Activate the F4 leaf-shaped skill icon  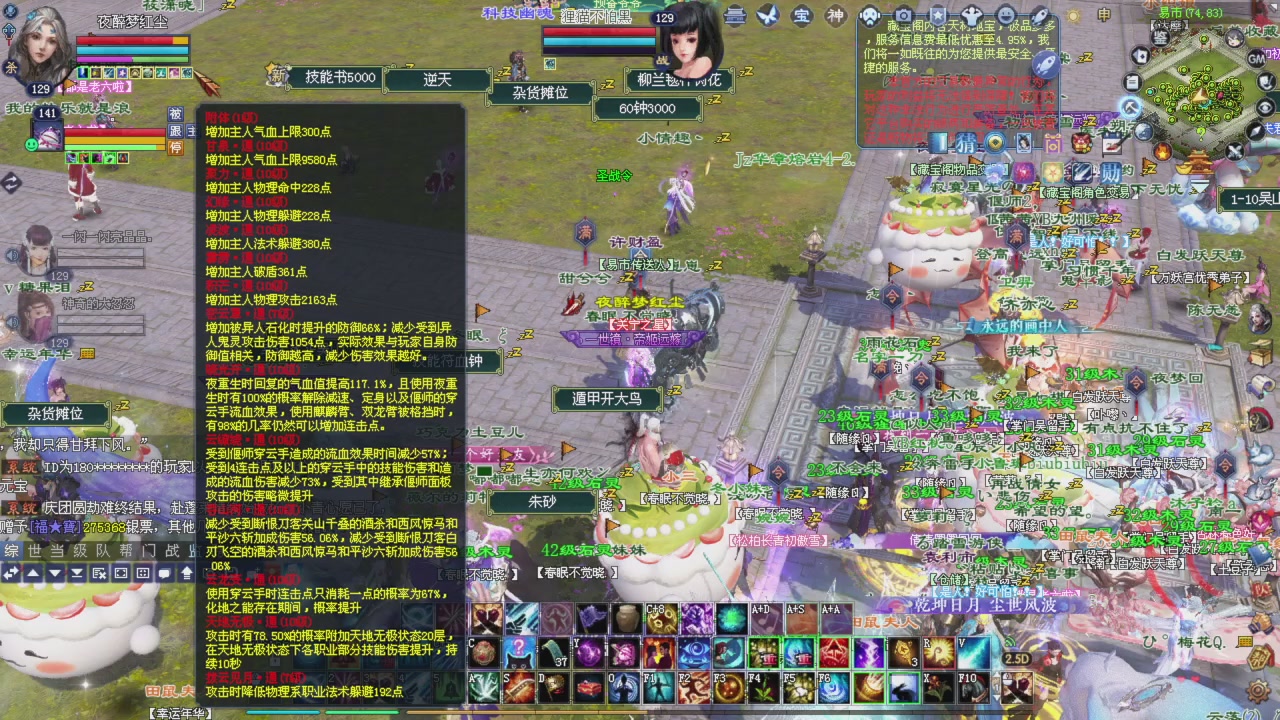click(764, 688)
